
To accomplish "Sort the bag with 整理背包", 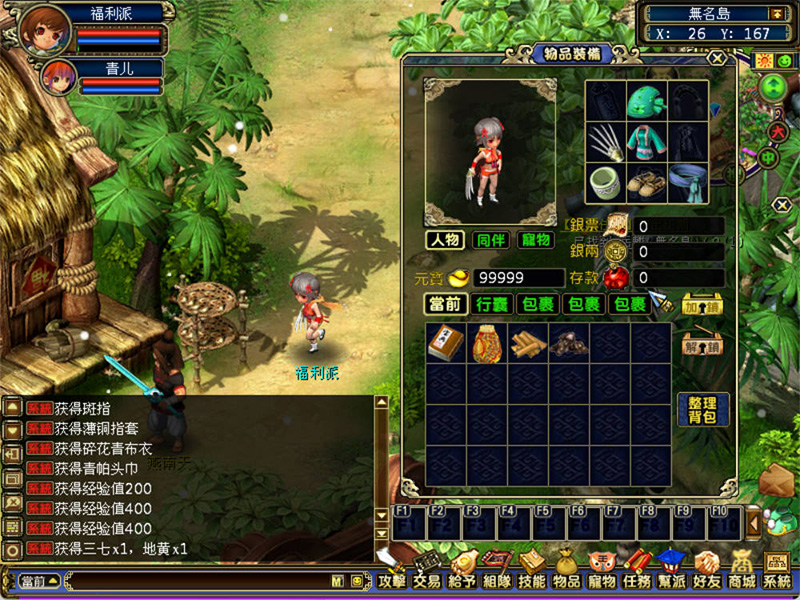I will coord(702,409).
